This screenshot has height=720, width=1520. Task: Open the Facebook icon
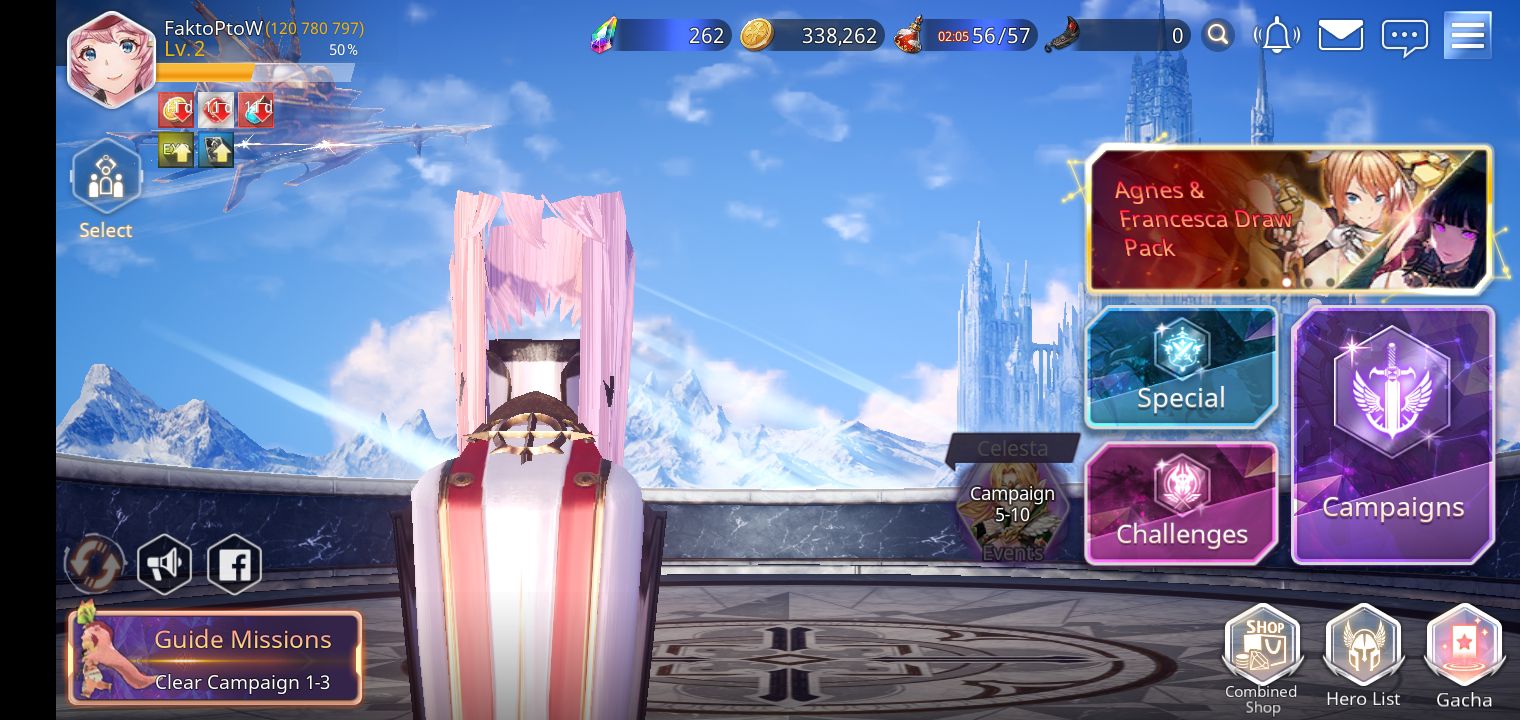coord(235,563)
